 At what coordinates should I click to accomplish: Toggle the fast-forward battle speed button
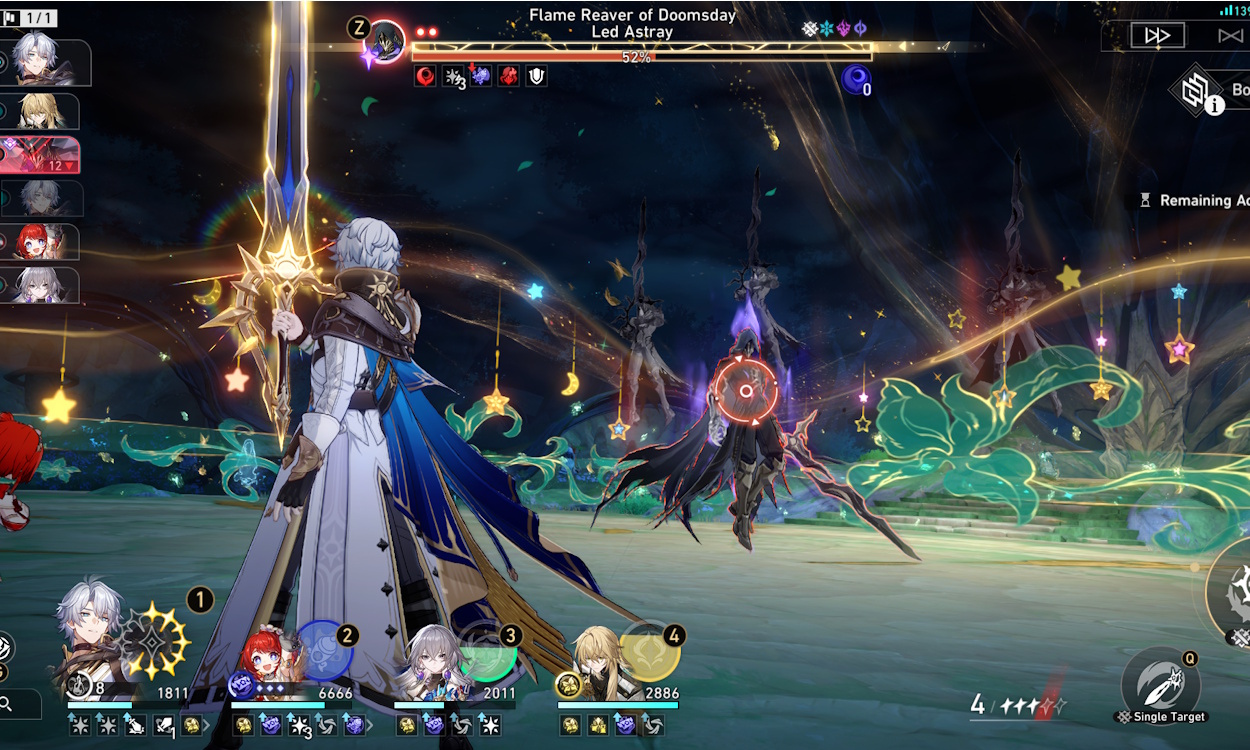pos(1157,35)
